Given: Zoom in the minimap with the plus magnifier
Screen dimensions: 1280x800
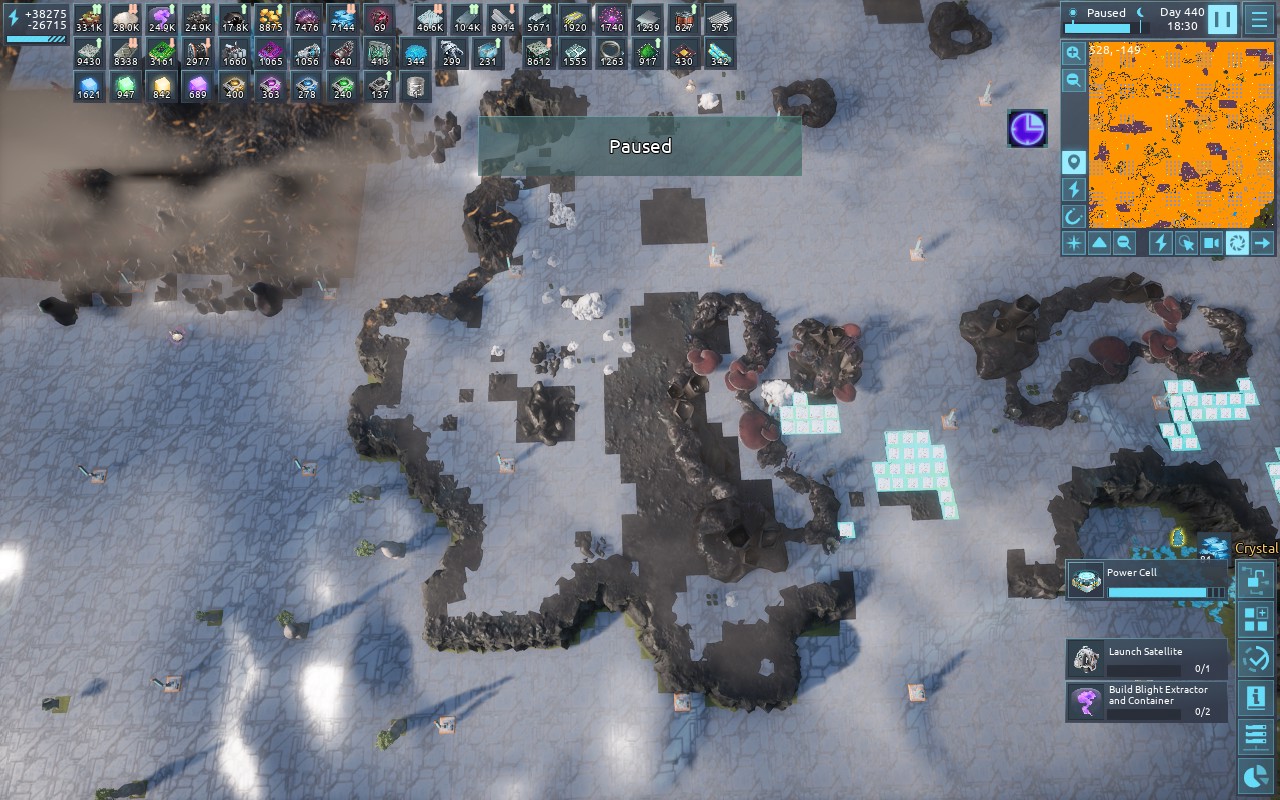Looking at the screenshot, I should [x=1073, y=54].
